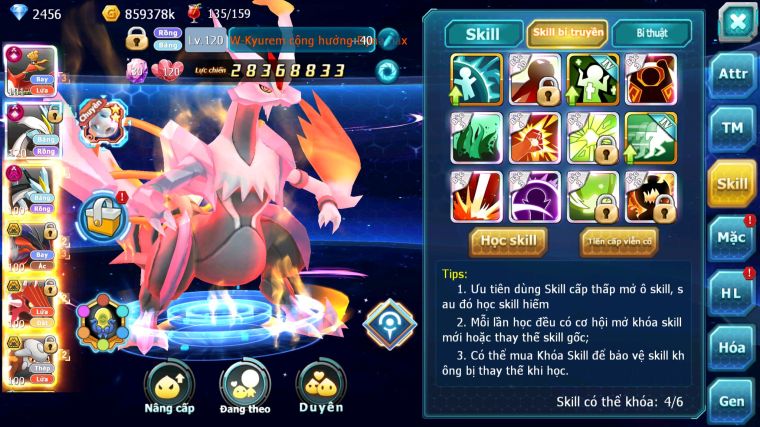The image size is (760, 427).
Task: Switch to the Skill bí truyền tab
Action: [x=567, y=33]
